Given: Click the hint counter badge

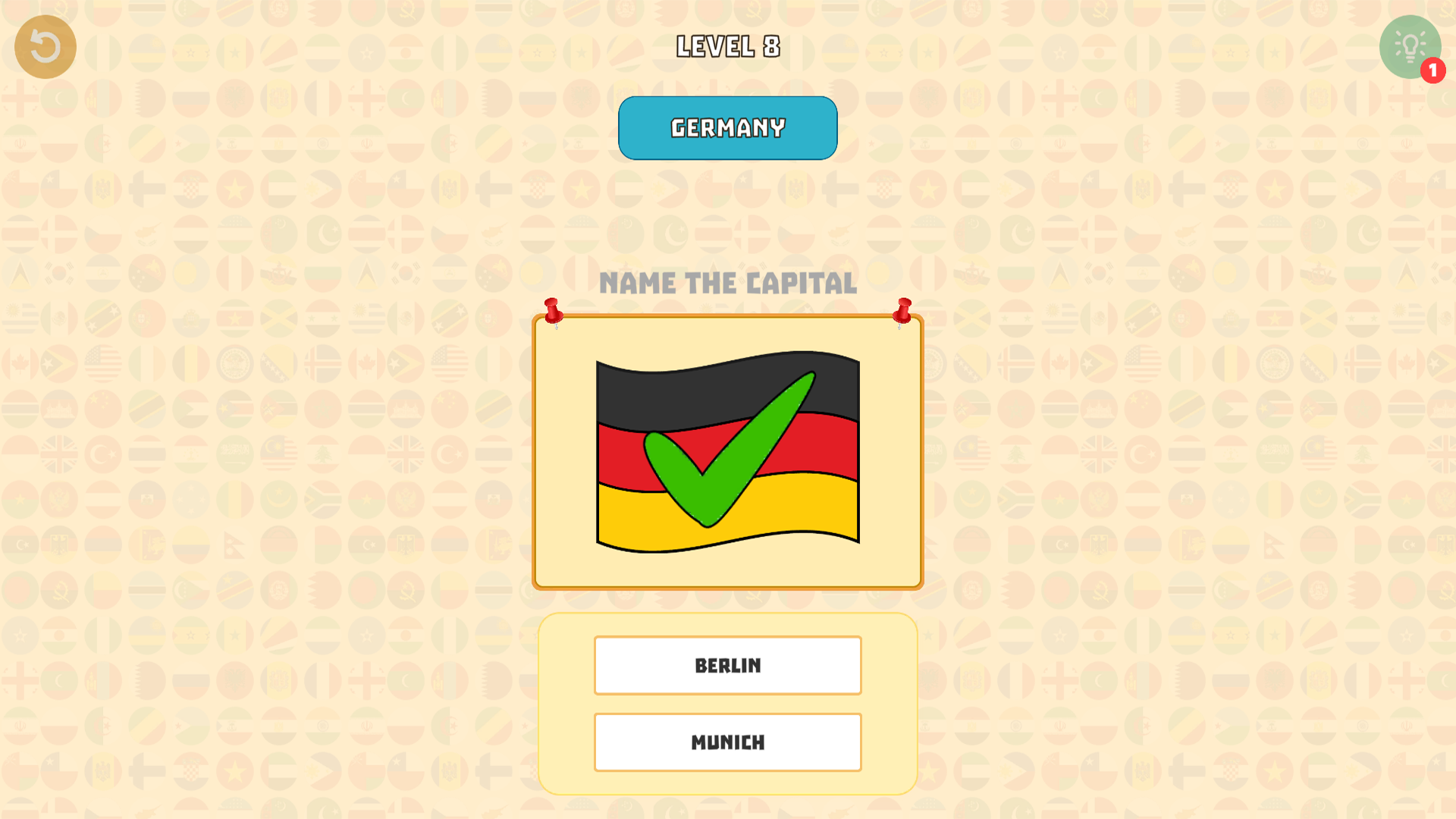Looking at the screenshot, I should 1432,69.
